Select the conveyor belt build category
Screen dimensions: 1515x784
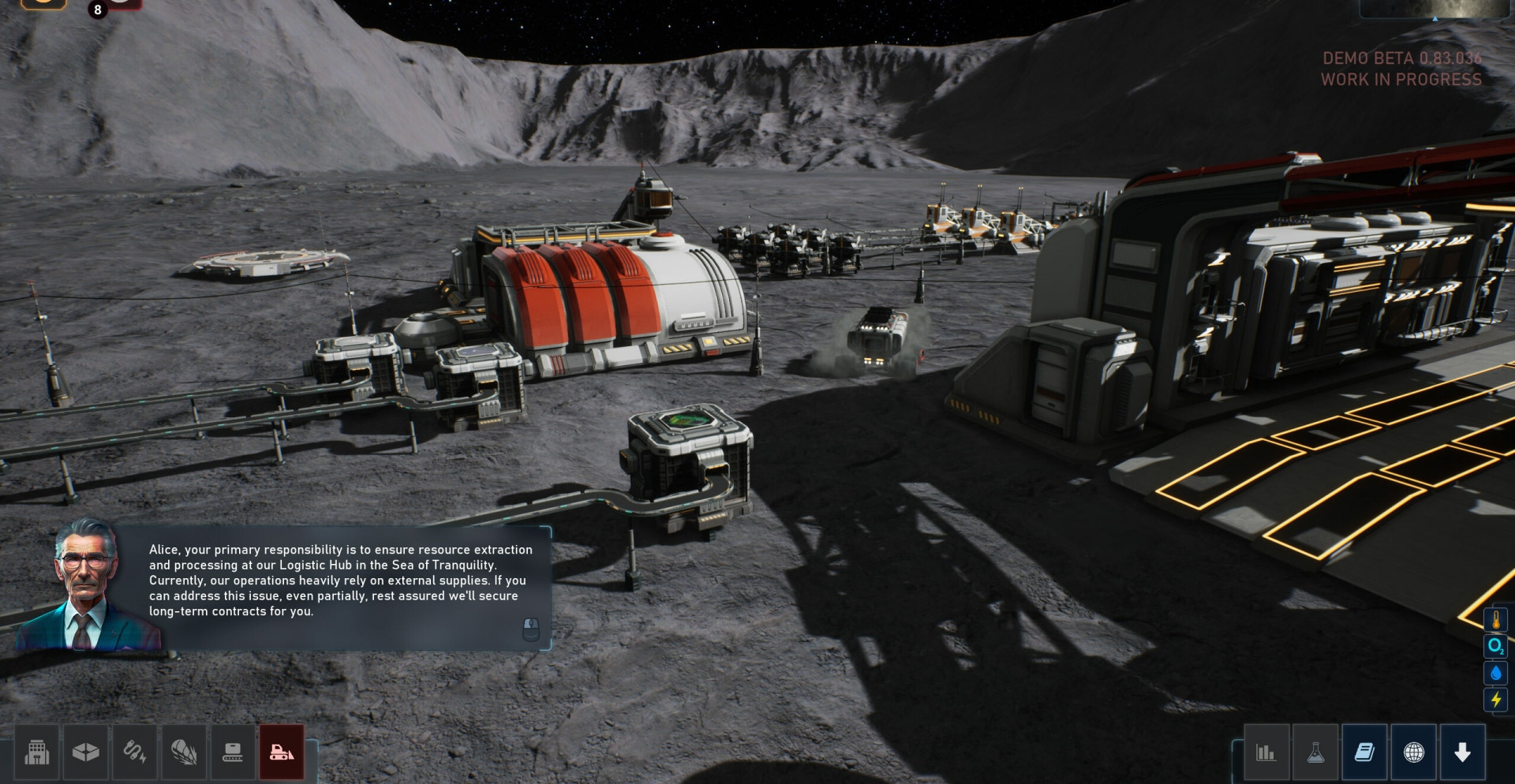232,752
